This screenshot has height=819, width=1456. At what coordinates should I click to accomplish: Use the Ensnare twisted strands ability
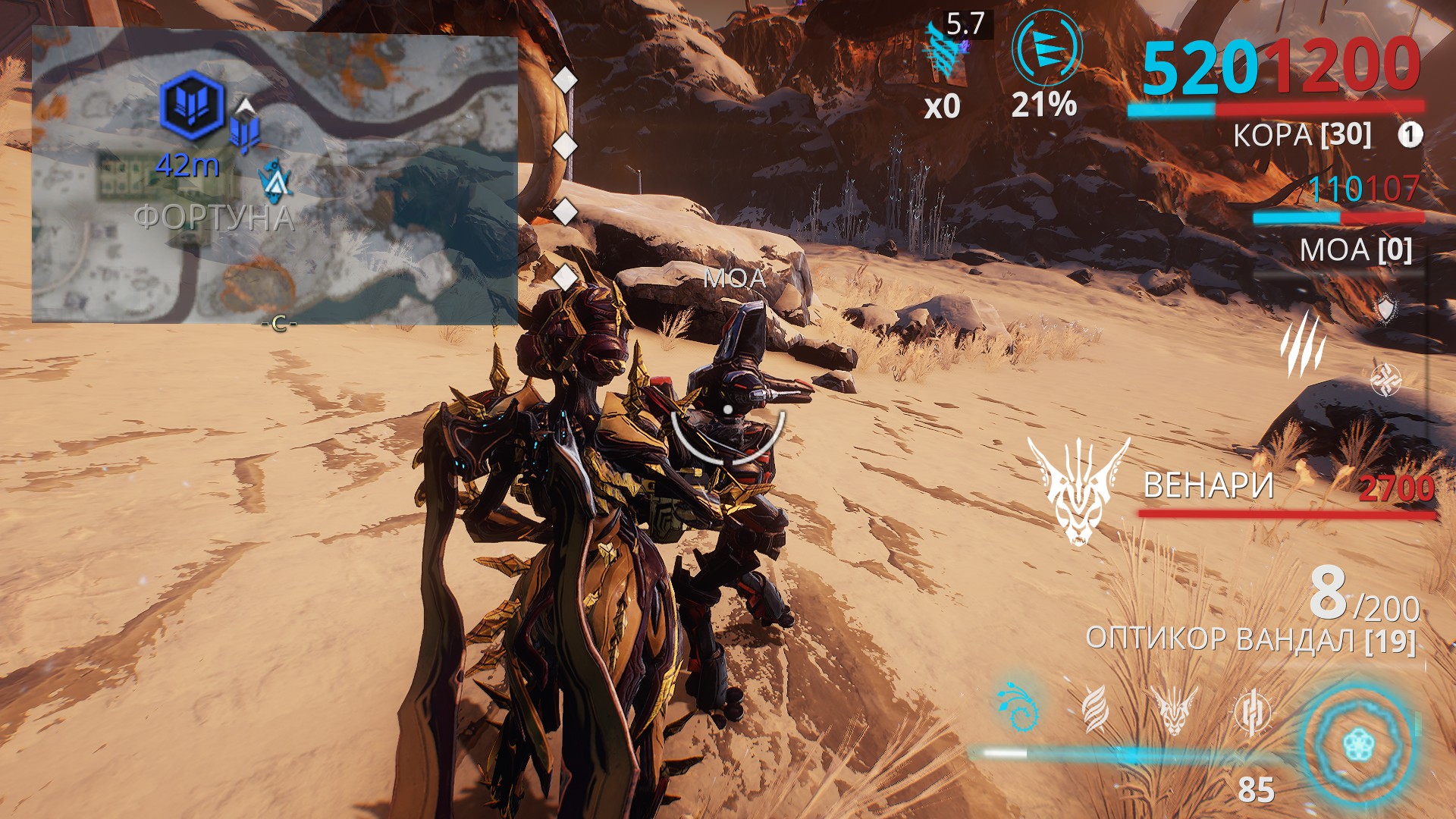[1094, 709]
